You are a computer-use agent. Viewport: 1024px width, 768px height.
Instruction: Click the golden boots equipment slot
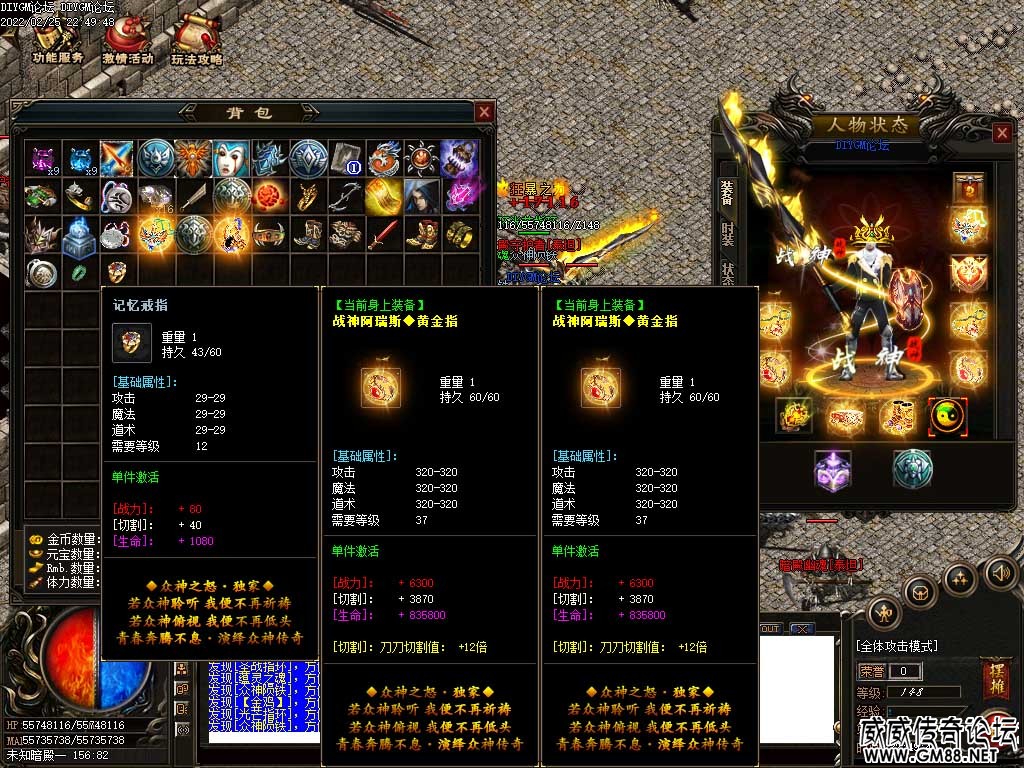click(x=897, y=416)
